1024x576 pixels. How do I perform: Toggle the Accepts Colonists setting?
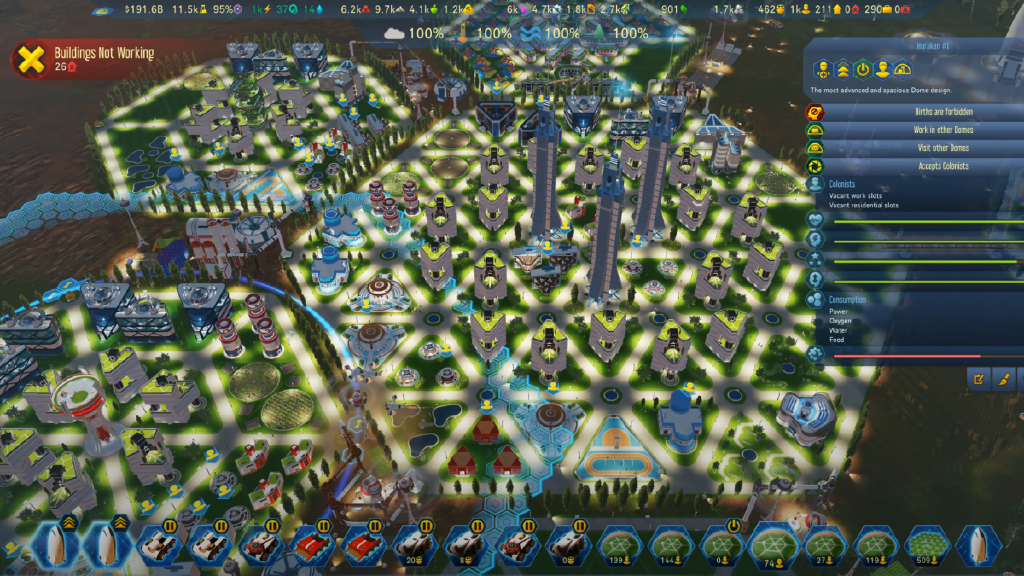[910, 166]
